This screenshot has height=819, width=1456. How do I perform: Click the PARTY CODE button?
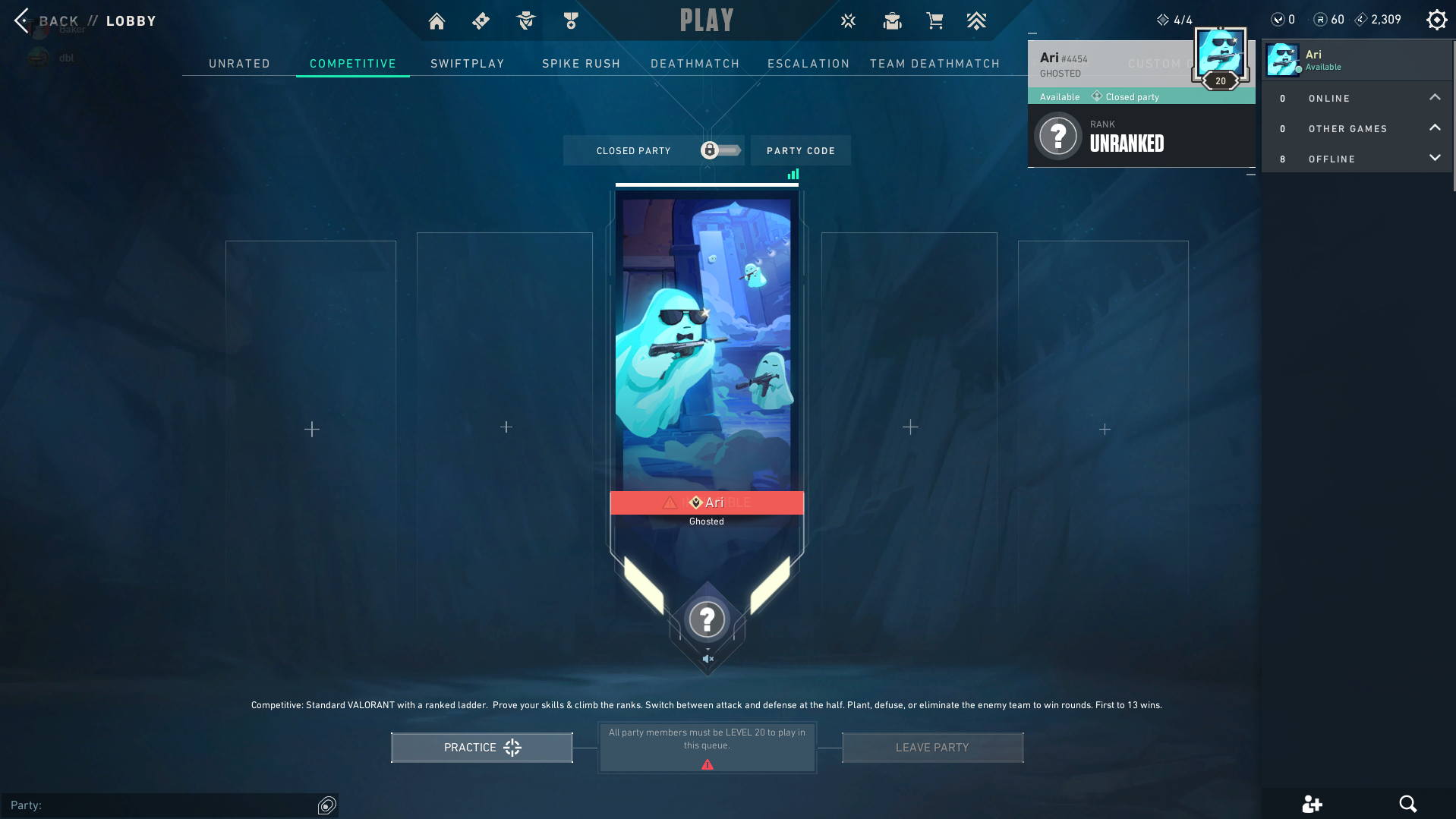click(x=800, y=150)
